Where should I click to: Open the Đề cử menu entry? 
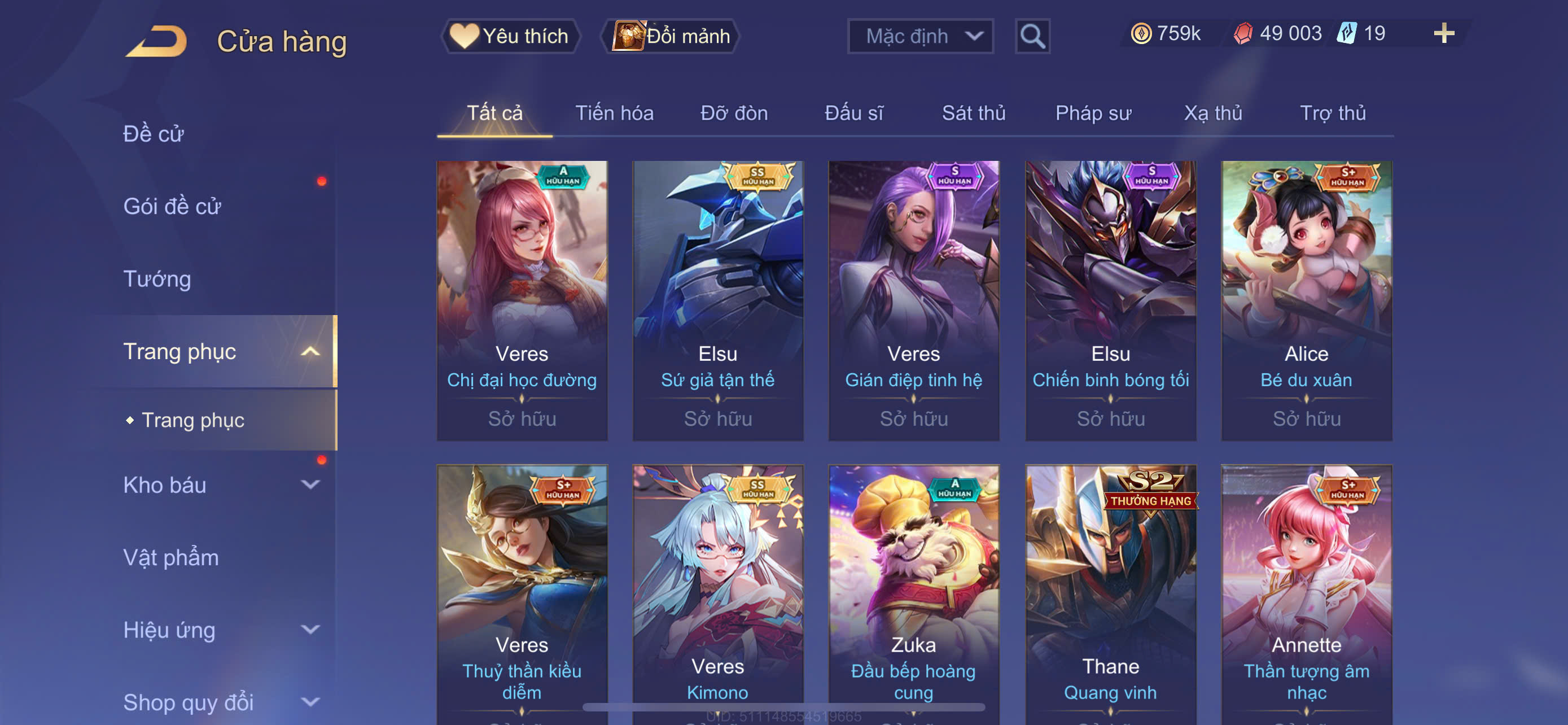[154, 133]
